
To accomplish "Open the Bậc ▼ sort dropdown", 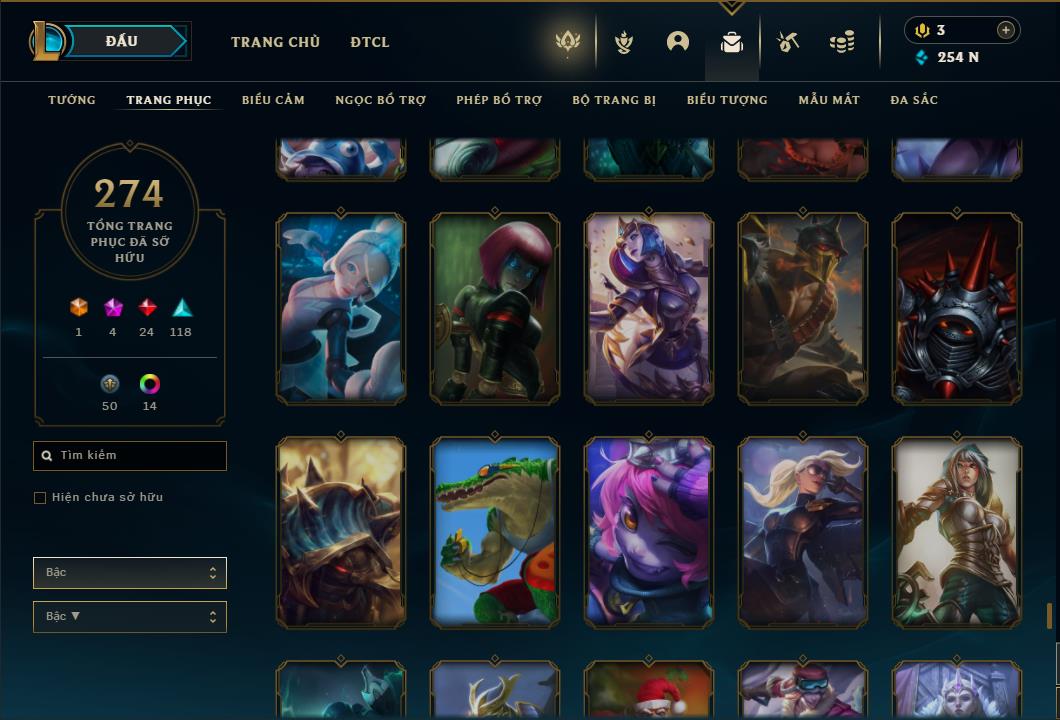I will pos(130,617).
